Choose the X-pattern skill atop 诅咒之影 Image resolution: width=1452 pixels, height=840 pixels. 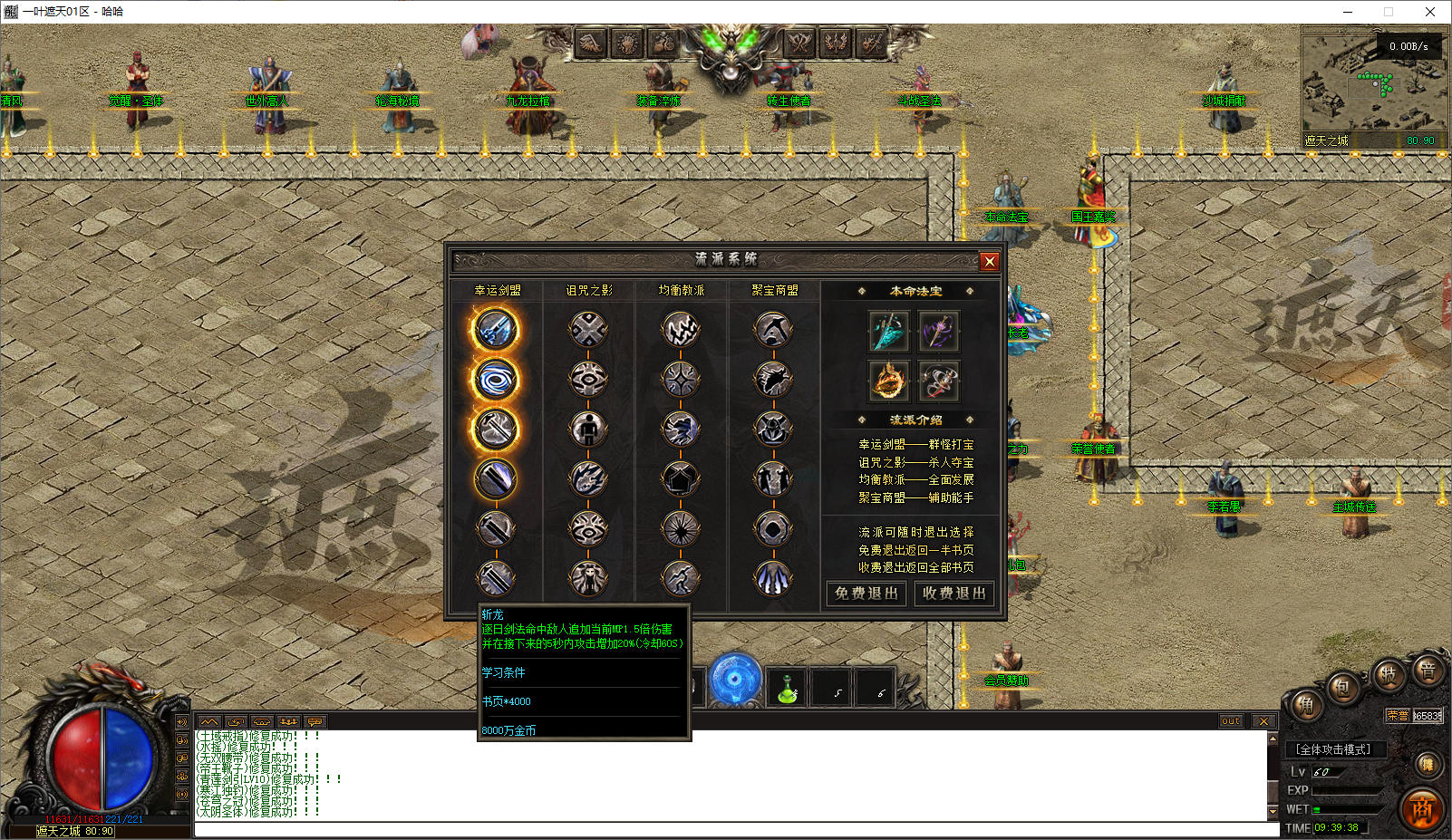[x=588, y=329]
